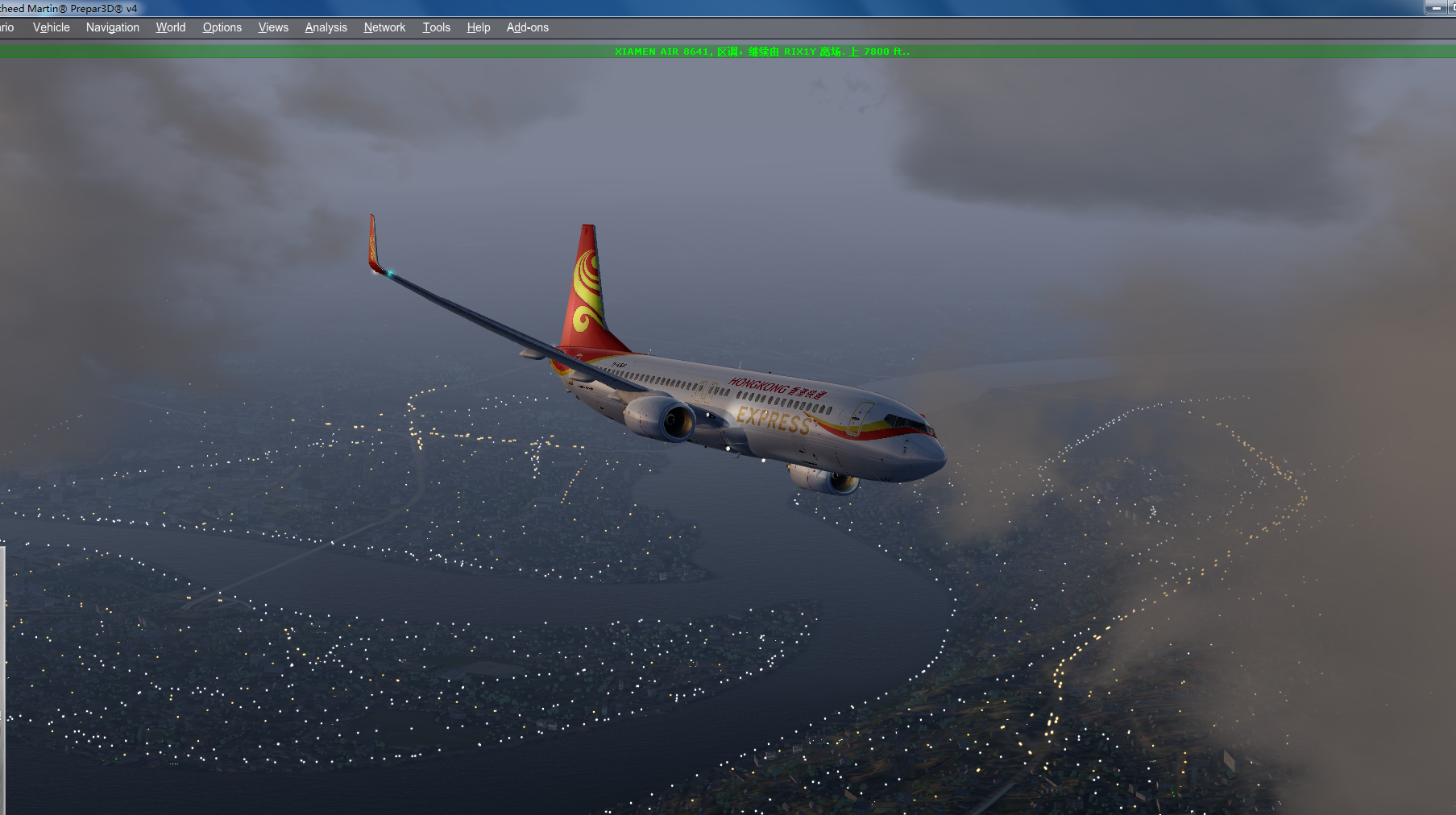1456x815 pixels.
Task: Open the Help menu
Action: point(478,27)
